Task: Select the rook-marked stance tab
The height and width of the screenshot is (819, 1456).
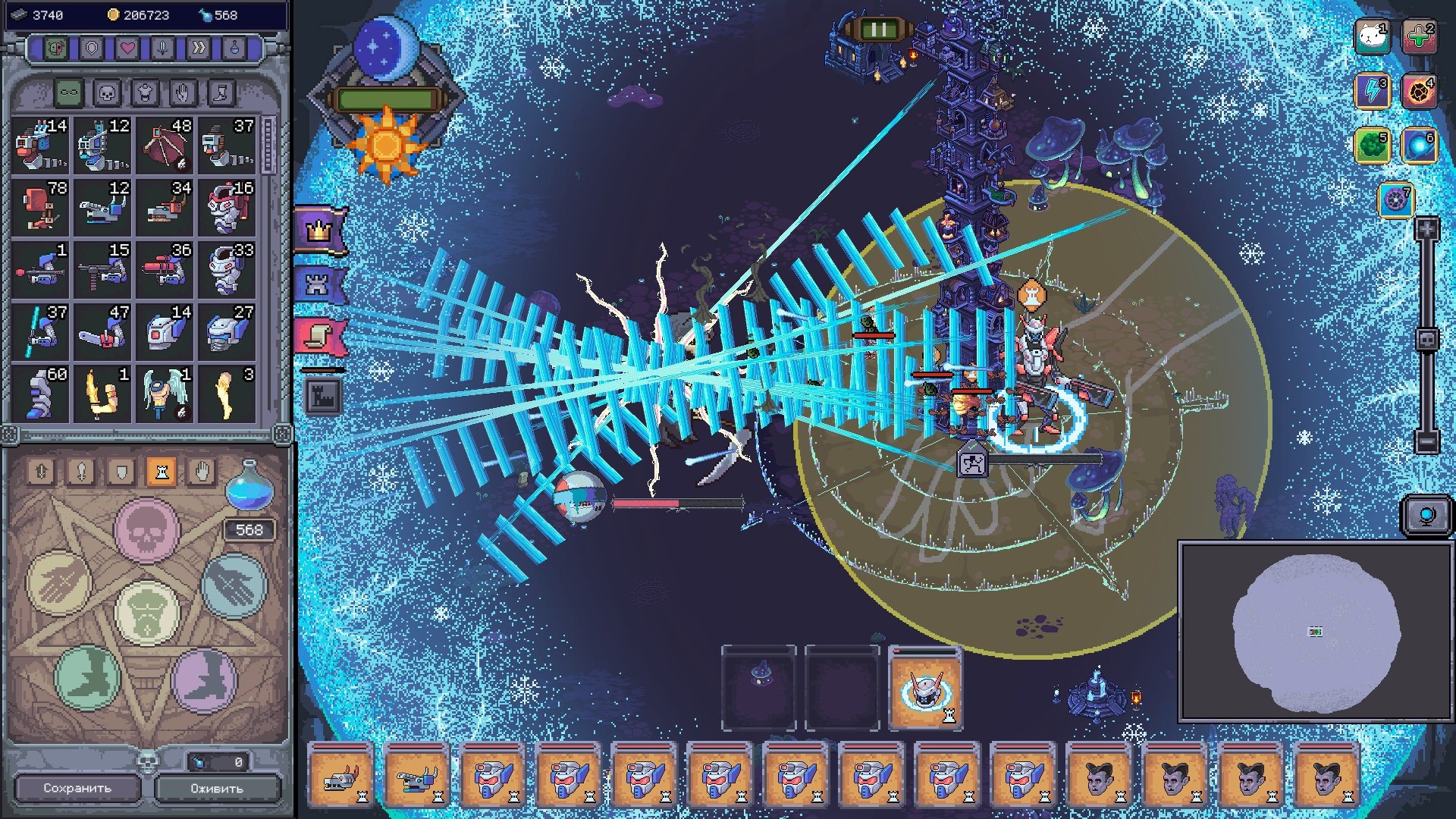Action: tap(161, 472)
